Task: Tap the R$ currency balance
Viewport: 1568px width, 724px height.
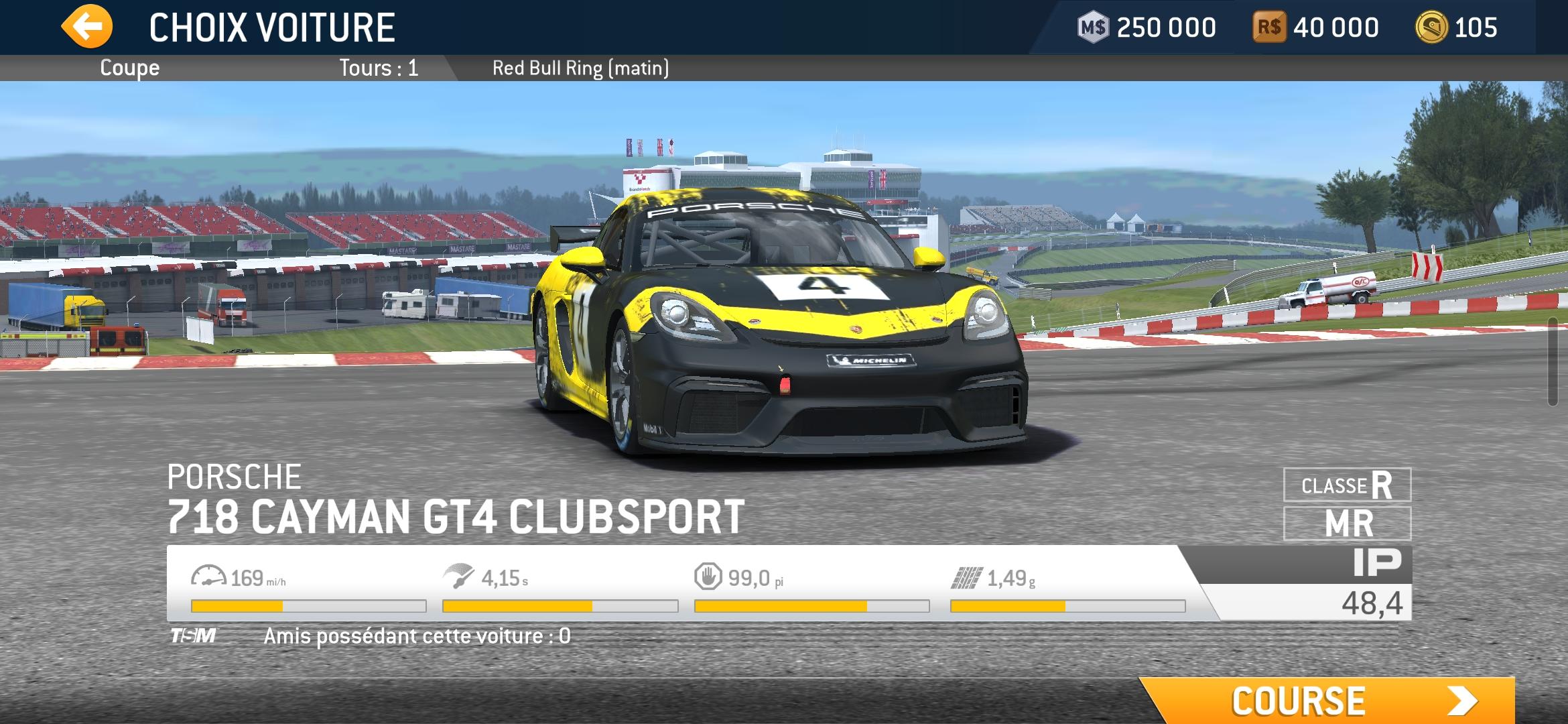Action: 1316,27
